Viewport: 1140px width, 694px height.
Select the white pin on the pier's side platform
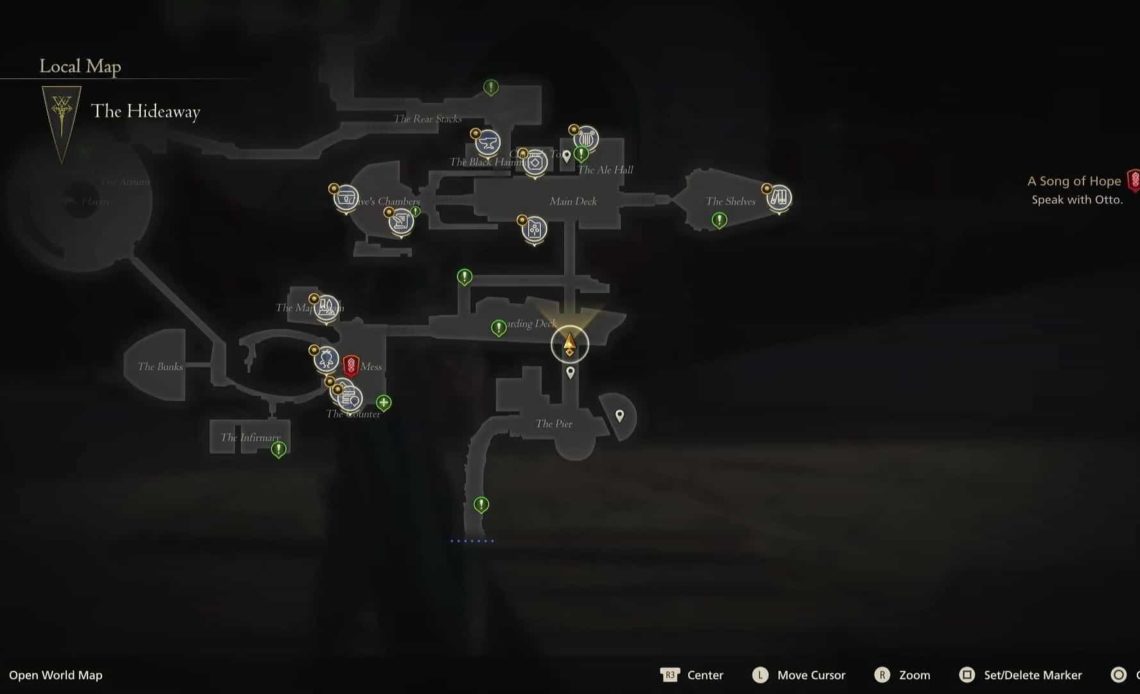(x=619, y=415)
